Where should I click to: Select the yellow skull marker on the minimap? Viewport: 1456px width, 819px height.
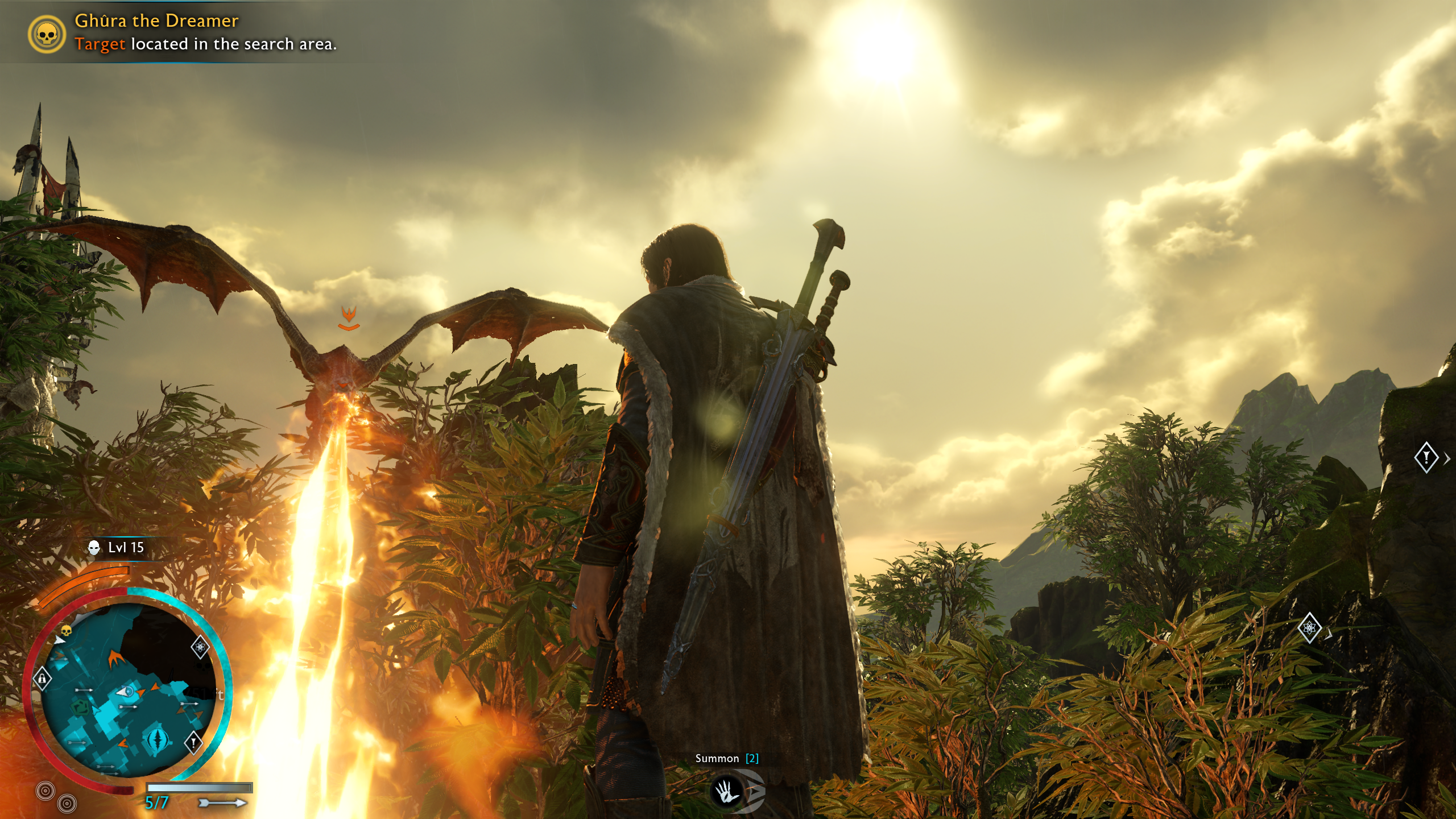(x=66, y=631)
